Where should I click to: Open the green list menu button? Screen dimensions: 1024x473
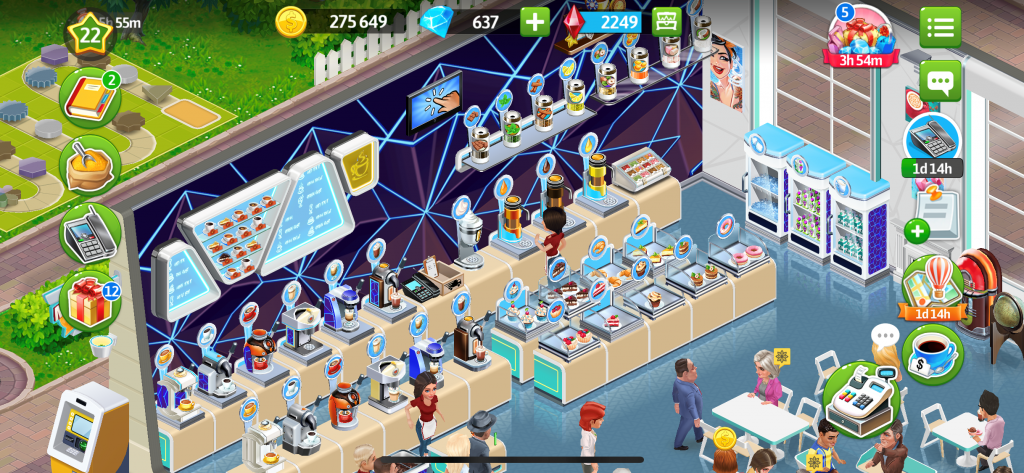(x=940, y=27)
